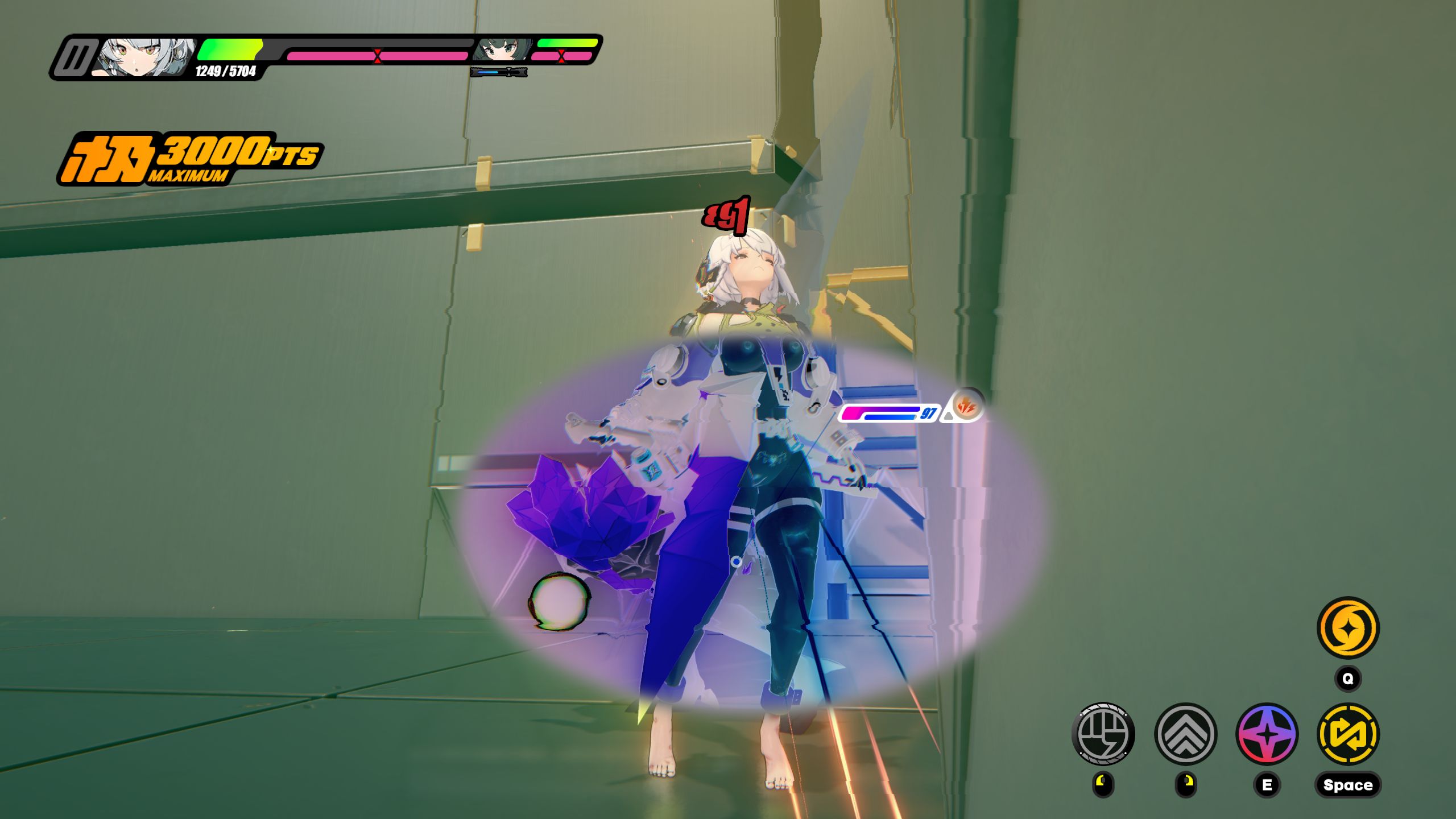The image size is (1456, 819).
Task: Select the white-haired active character portrait
Action: (x=145, y=57)
